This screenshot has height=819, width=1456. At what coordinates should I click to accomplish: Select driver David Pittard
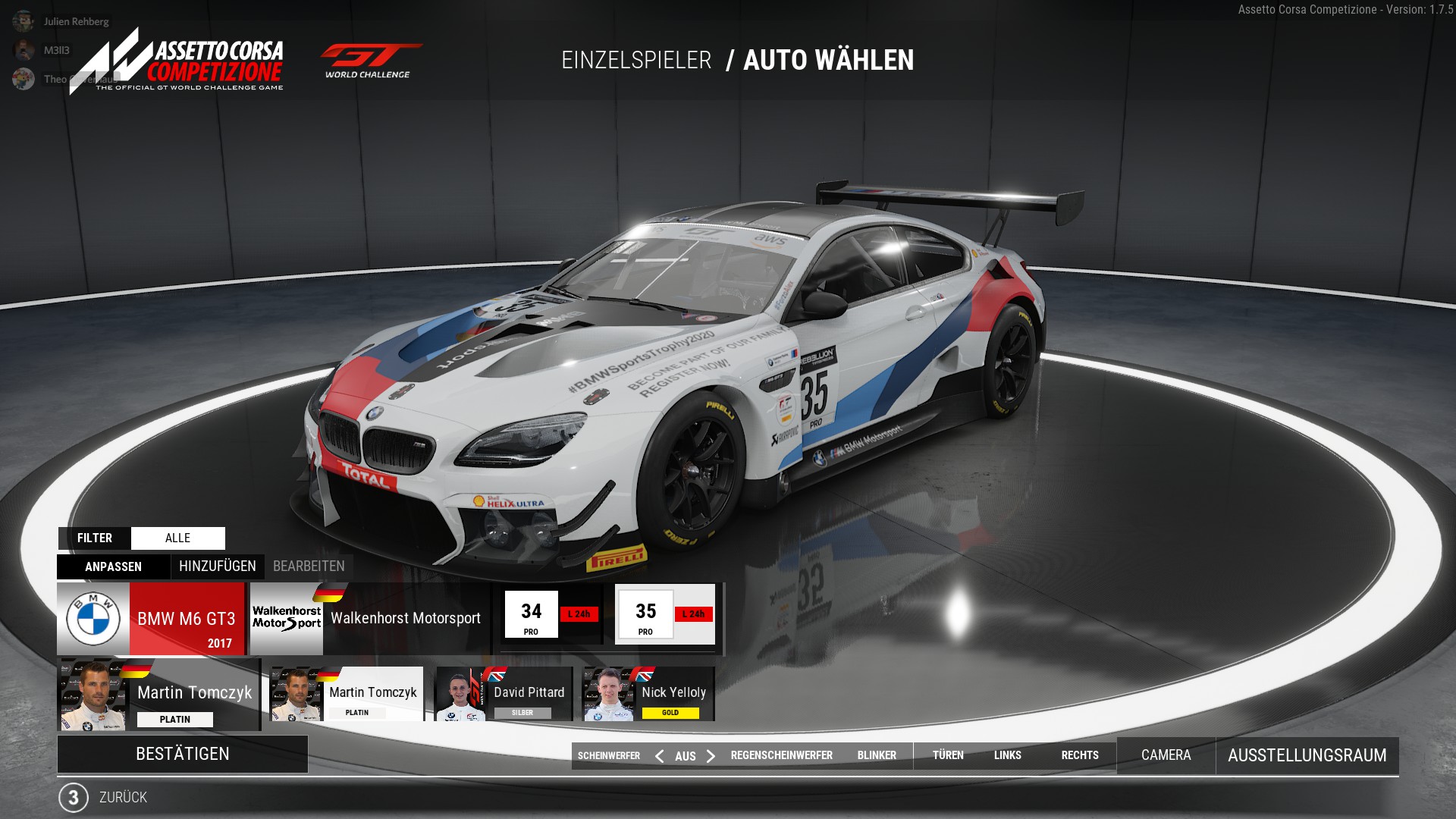pyautogui.click(x=504, y=694)
